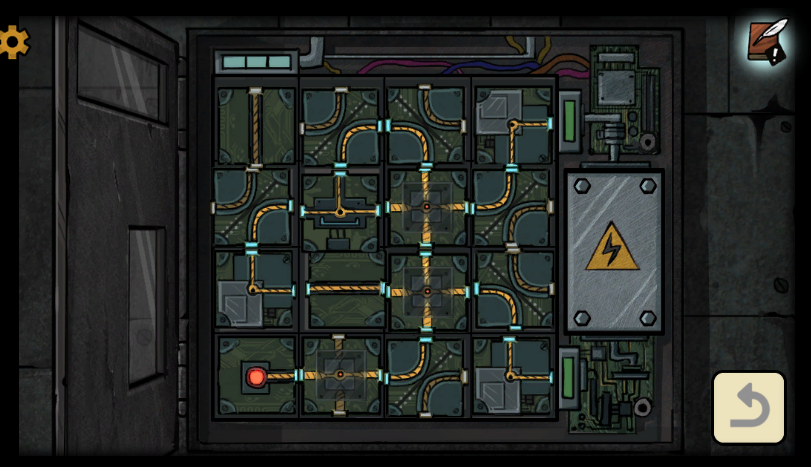Image resolution: width=811 pixels, height=467 pixels.
Task: Open the journal with quill icon
Action: coord(767,42)
